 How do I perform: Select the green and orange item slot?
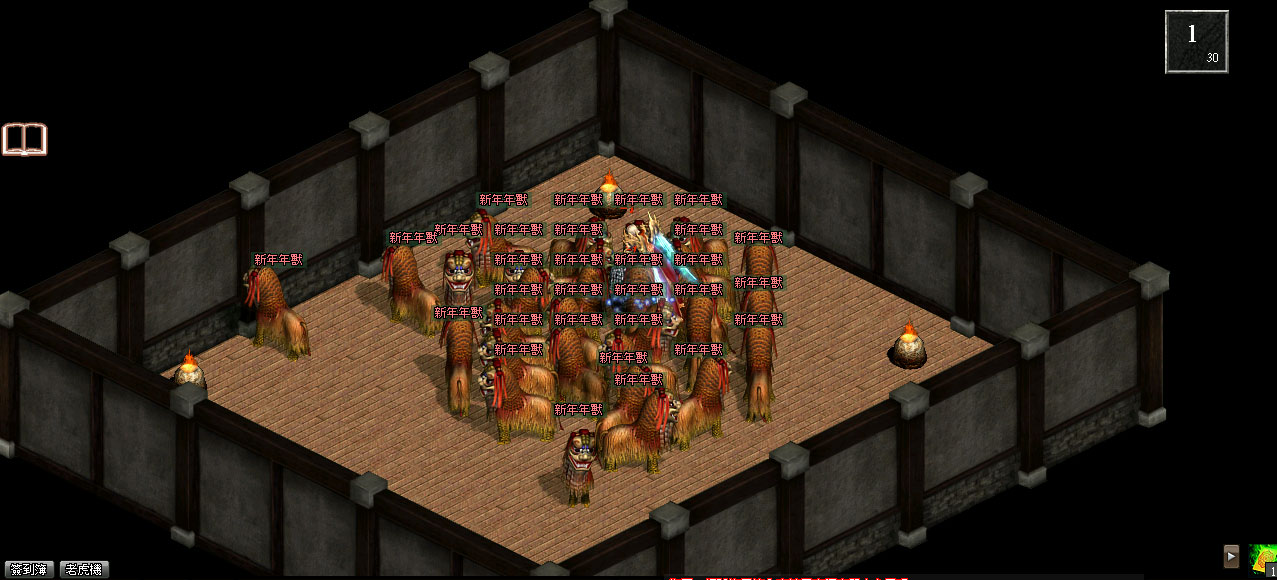(x=1263, y=558)
